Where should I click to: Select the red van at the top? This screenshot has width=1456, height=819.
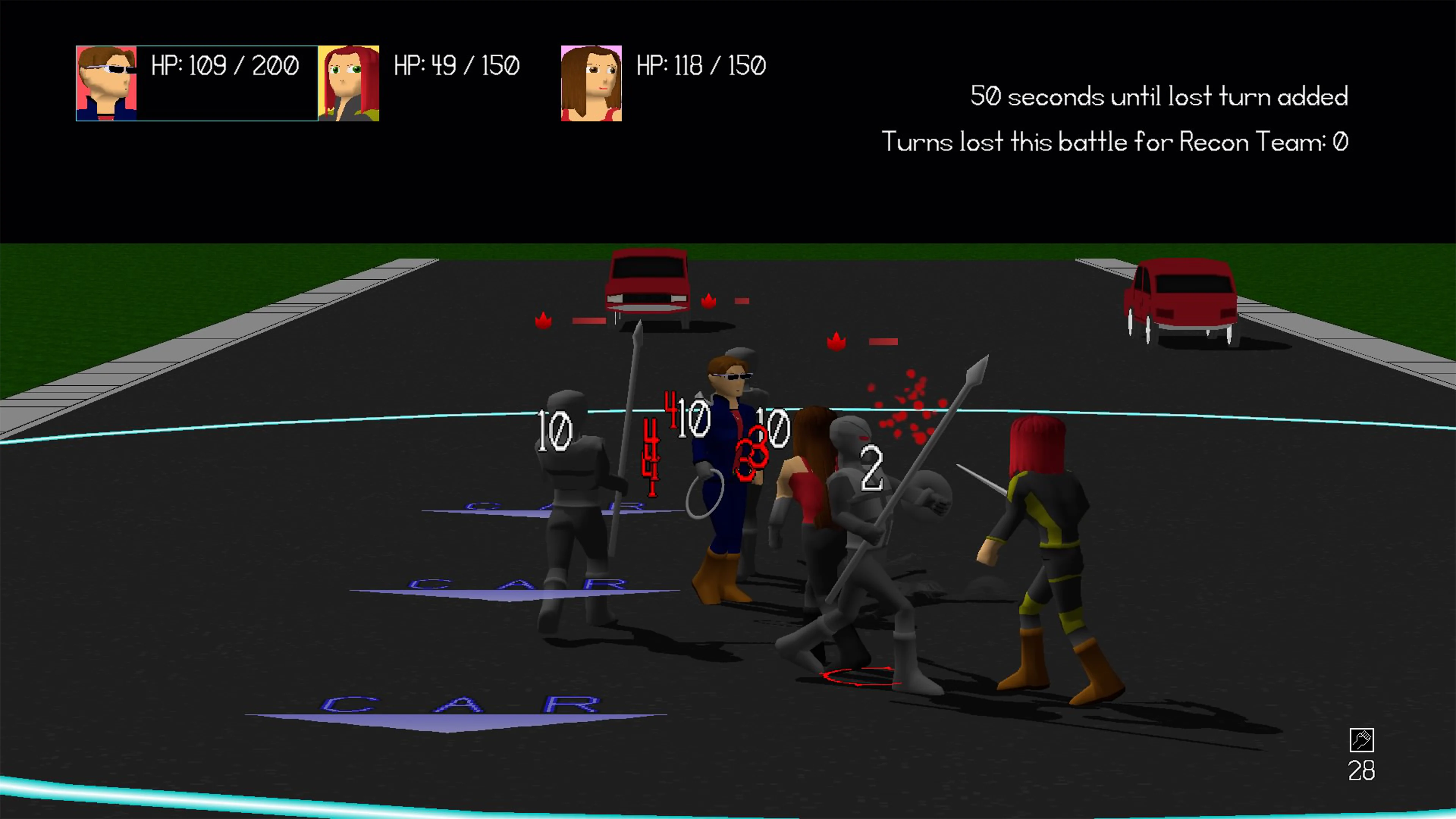[x=649, y=282]
